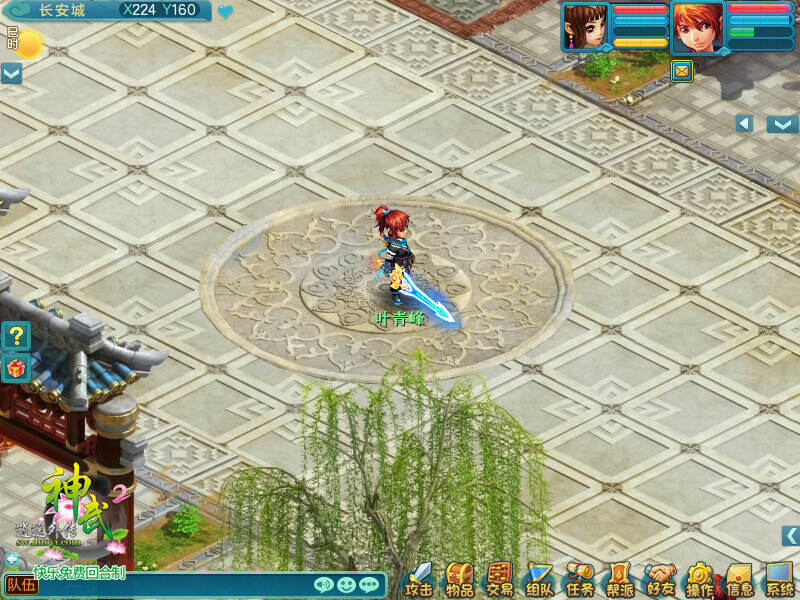
Task: Open the 物品 (items) treasure chest
Action: point(459,580)
